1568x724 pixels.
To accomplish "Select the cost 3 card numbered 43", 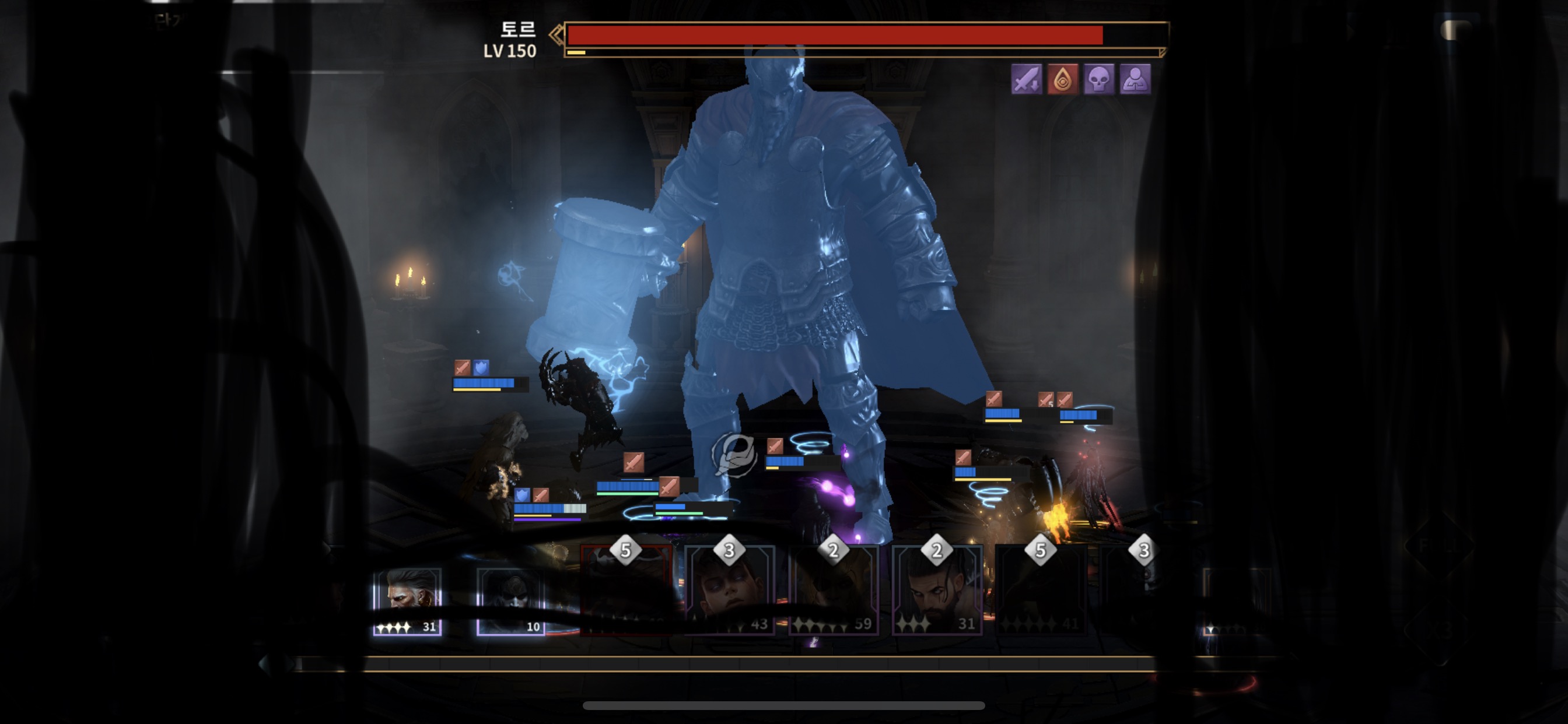I will [730, 590].
